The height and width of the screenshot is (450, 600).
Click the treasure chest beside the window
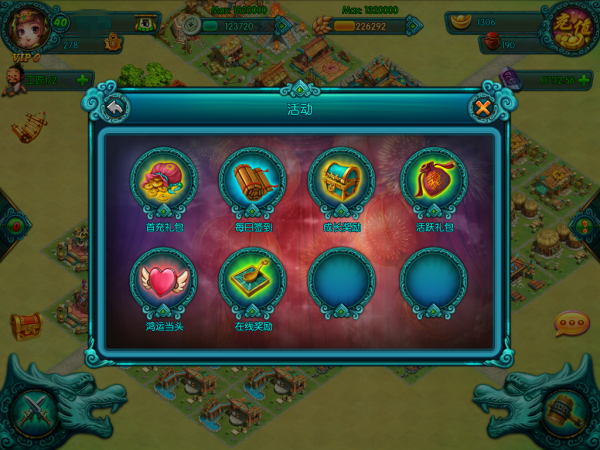pos(26,325)
